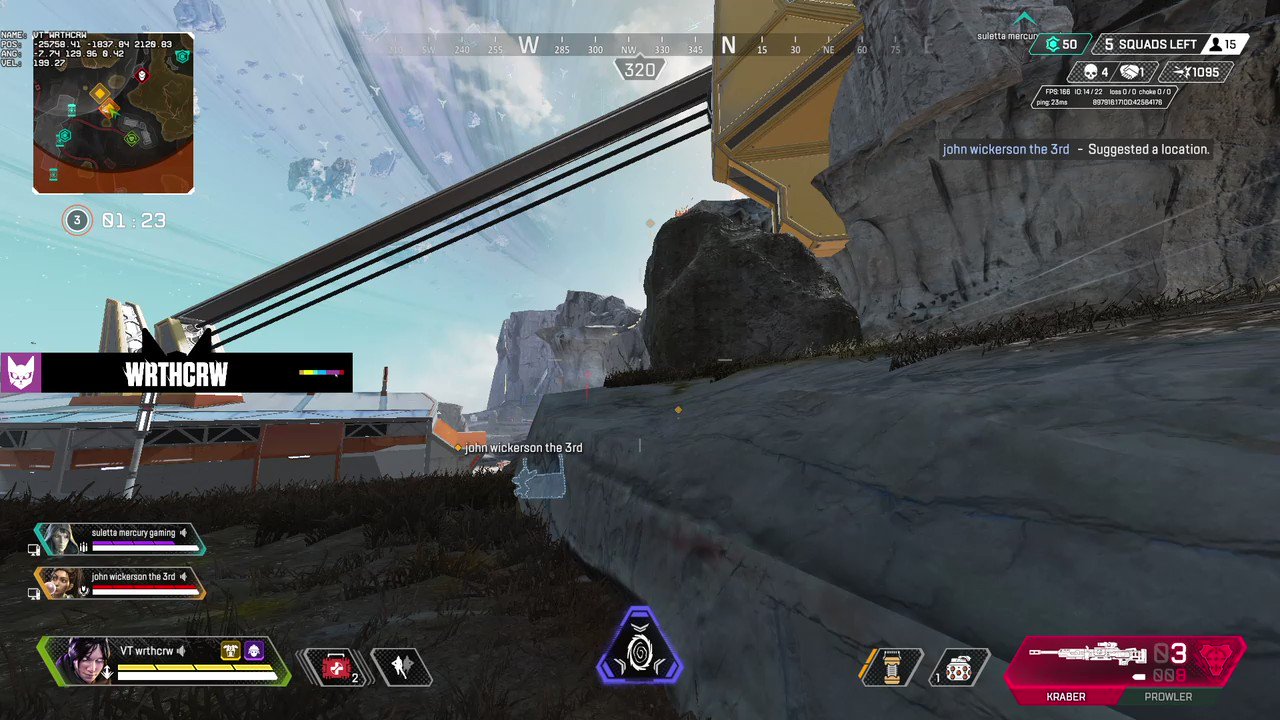Click the holstered melee weapon icon
The height and width of the screenshot is (720, 1280).
click(403, 666)
